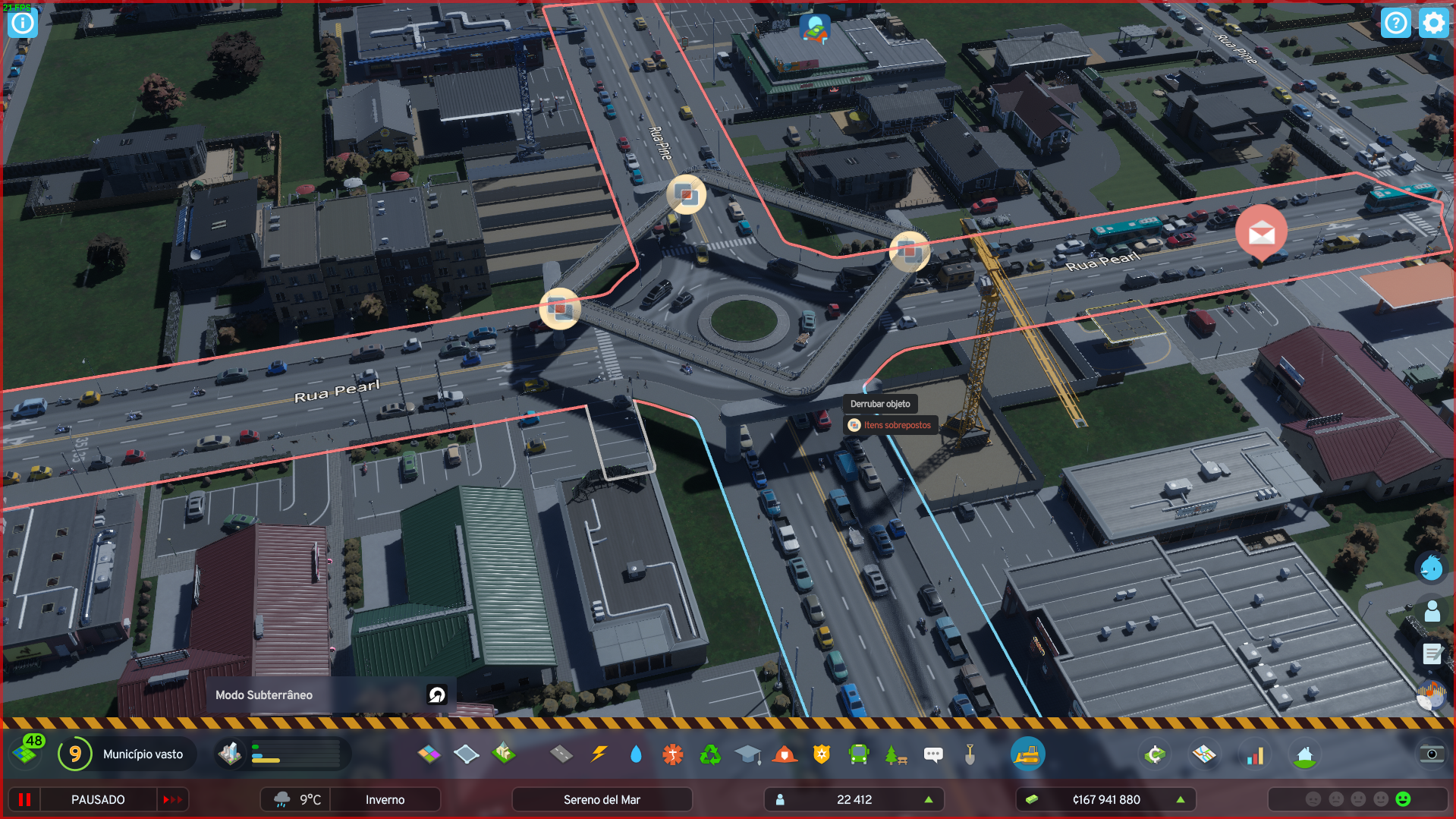
Task: Select the Fire and rescue icon
Action: [784, 754]
